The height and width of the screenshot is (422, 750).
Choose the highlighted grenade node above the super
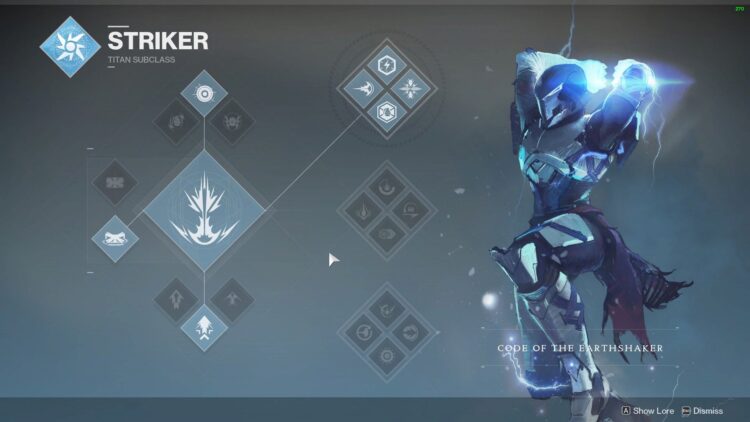pyautogui.click(x=204, y=95)
